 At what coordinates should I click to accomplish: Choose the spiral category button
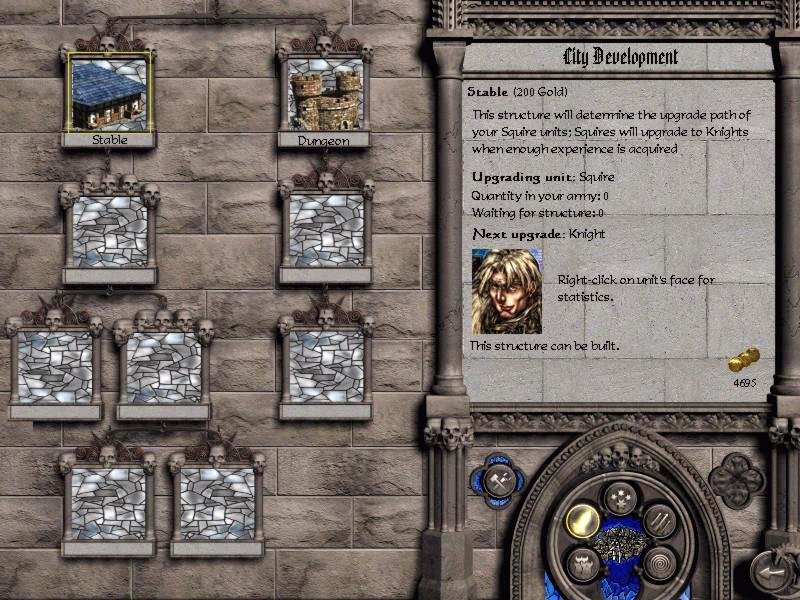(x=658, y=564)
